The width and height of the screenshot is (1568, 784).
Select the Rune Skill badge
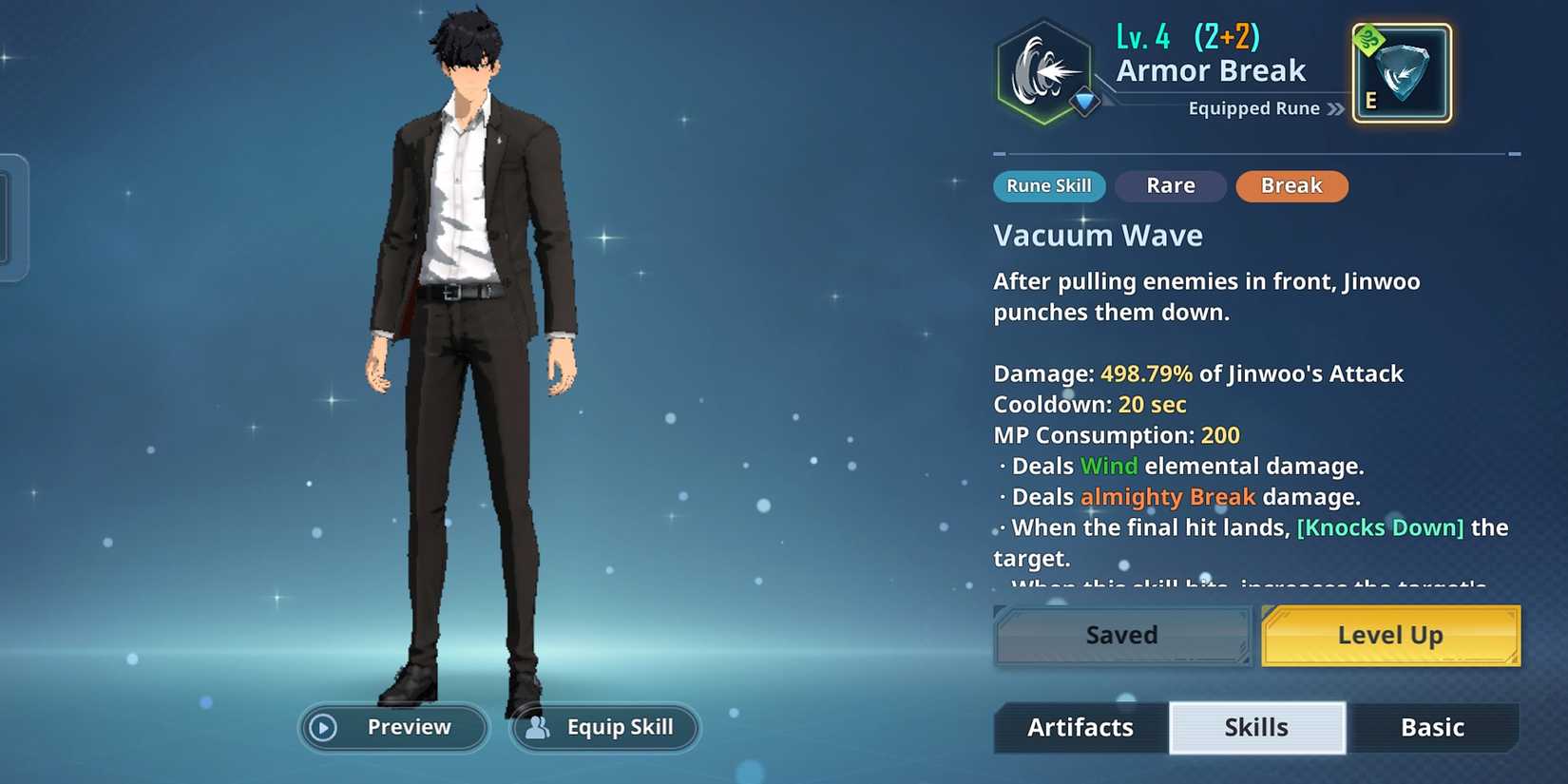tap(1049, 186)
